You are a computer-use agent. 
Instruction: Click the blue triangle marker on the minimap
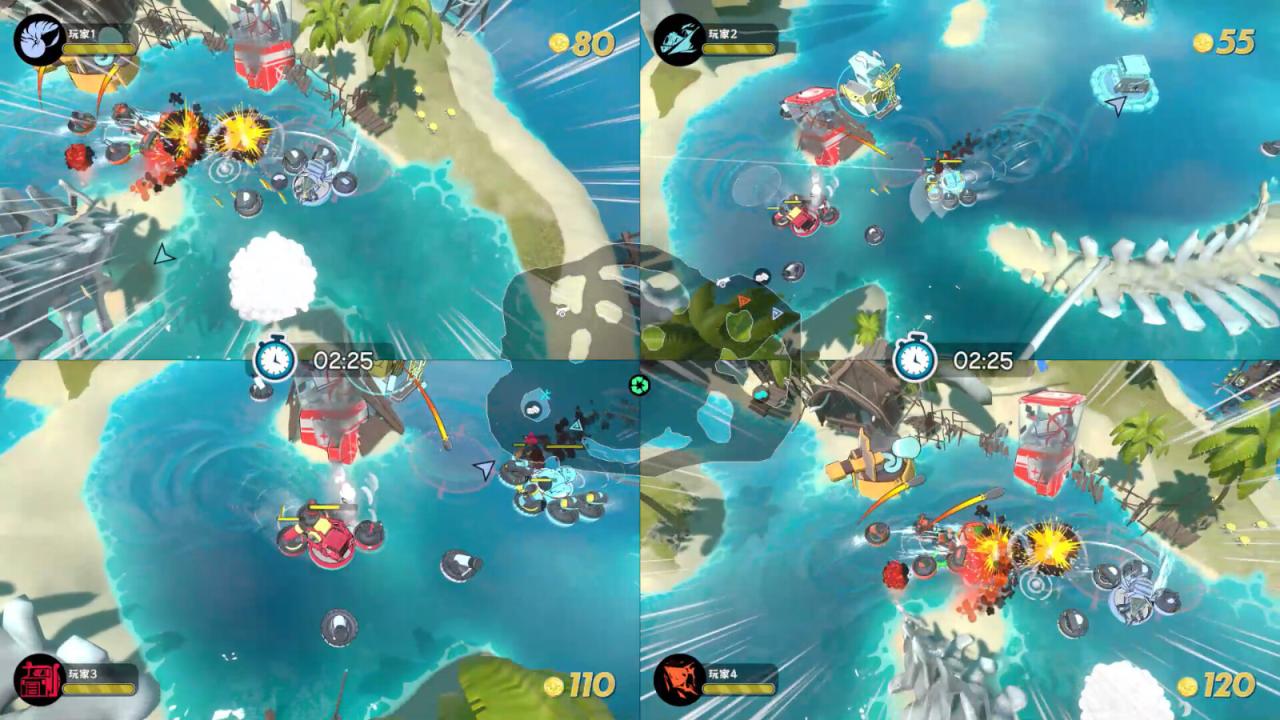click(776, 312)
